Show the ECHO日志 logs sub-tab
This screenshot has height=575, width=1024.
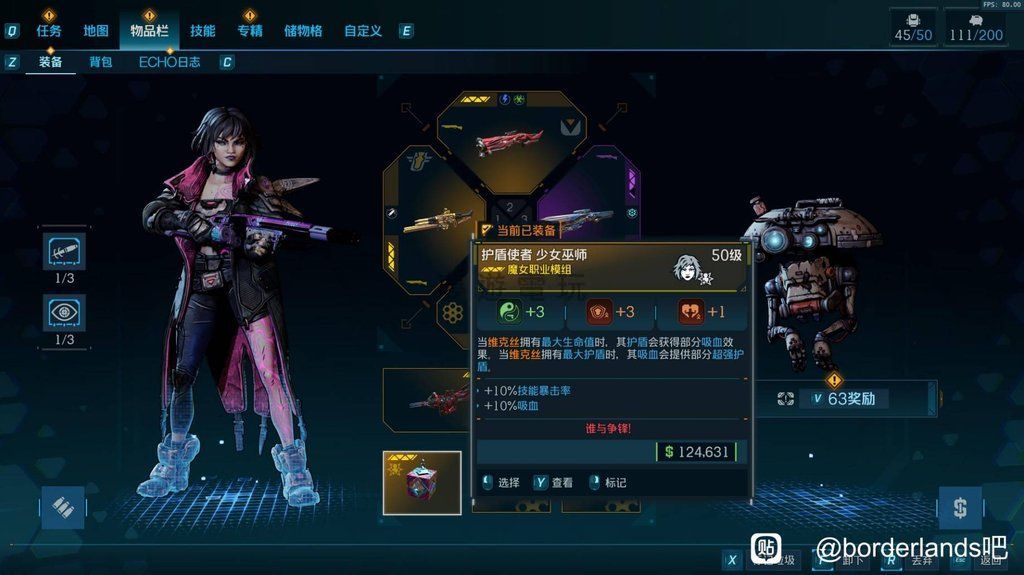point(169,62)
